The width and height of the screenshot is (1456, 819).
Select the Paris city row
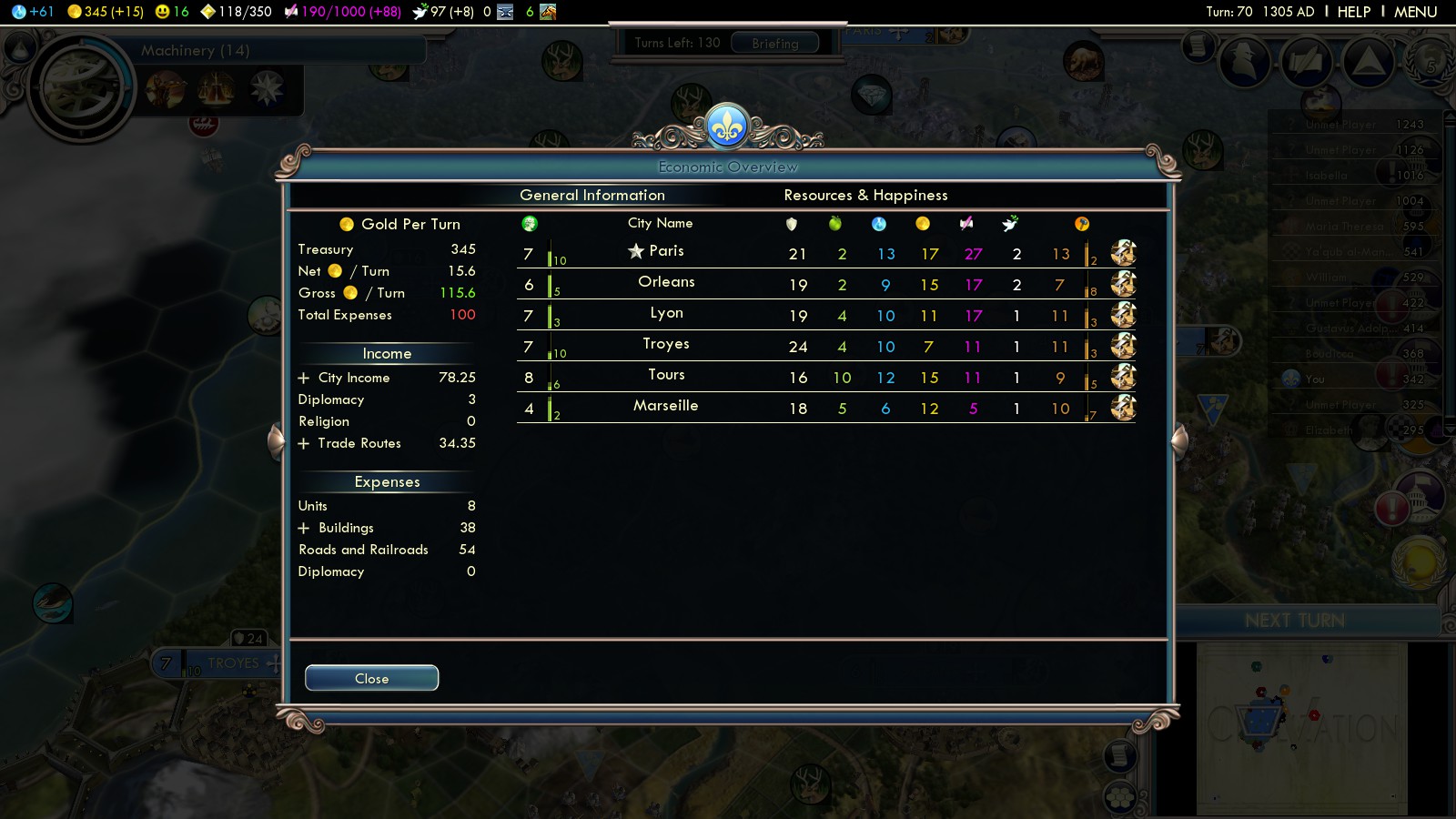666,251
